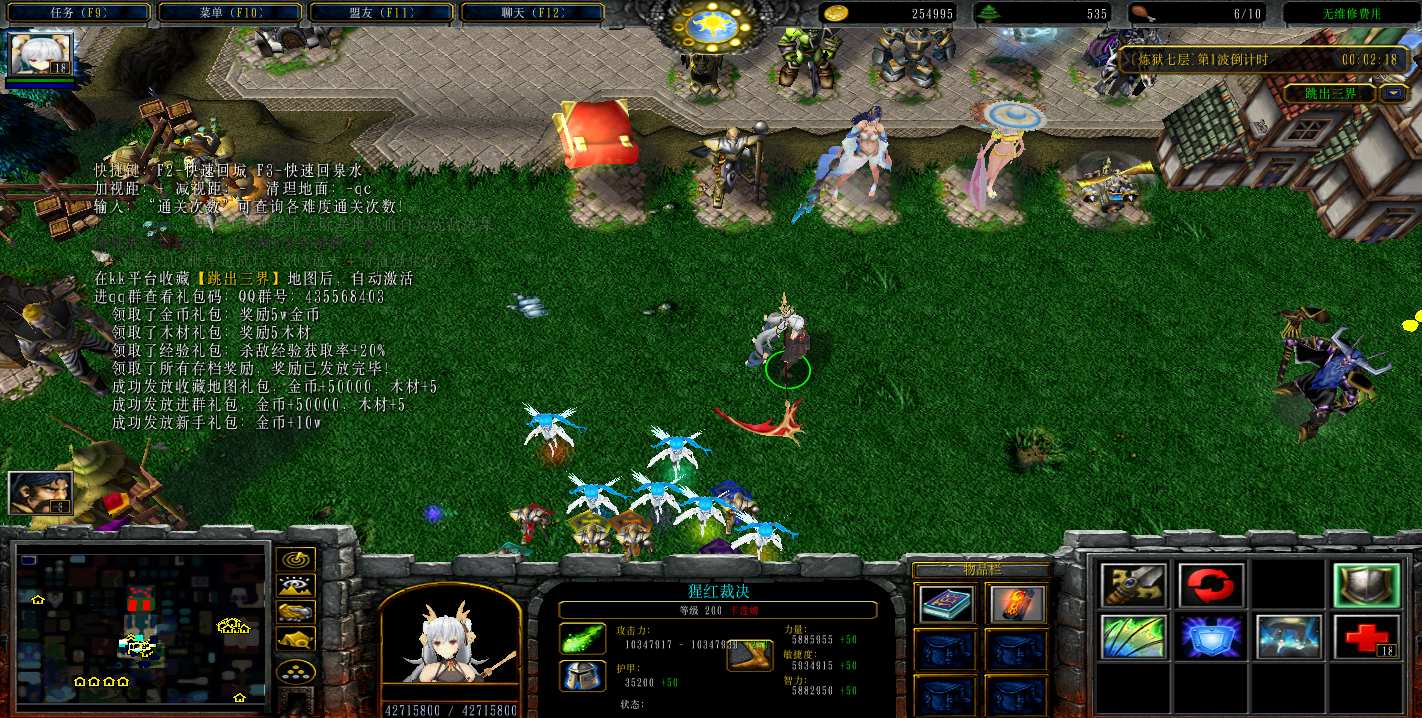Image resolution: width=1422 pixels, height=718 pixels.
Task: Open the formation toggle button with yellow dots
Action: pyautogui.click(x=296, y=670)
